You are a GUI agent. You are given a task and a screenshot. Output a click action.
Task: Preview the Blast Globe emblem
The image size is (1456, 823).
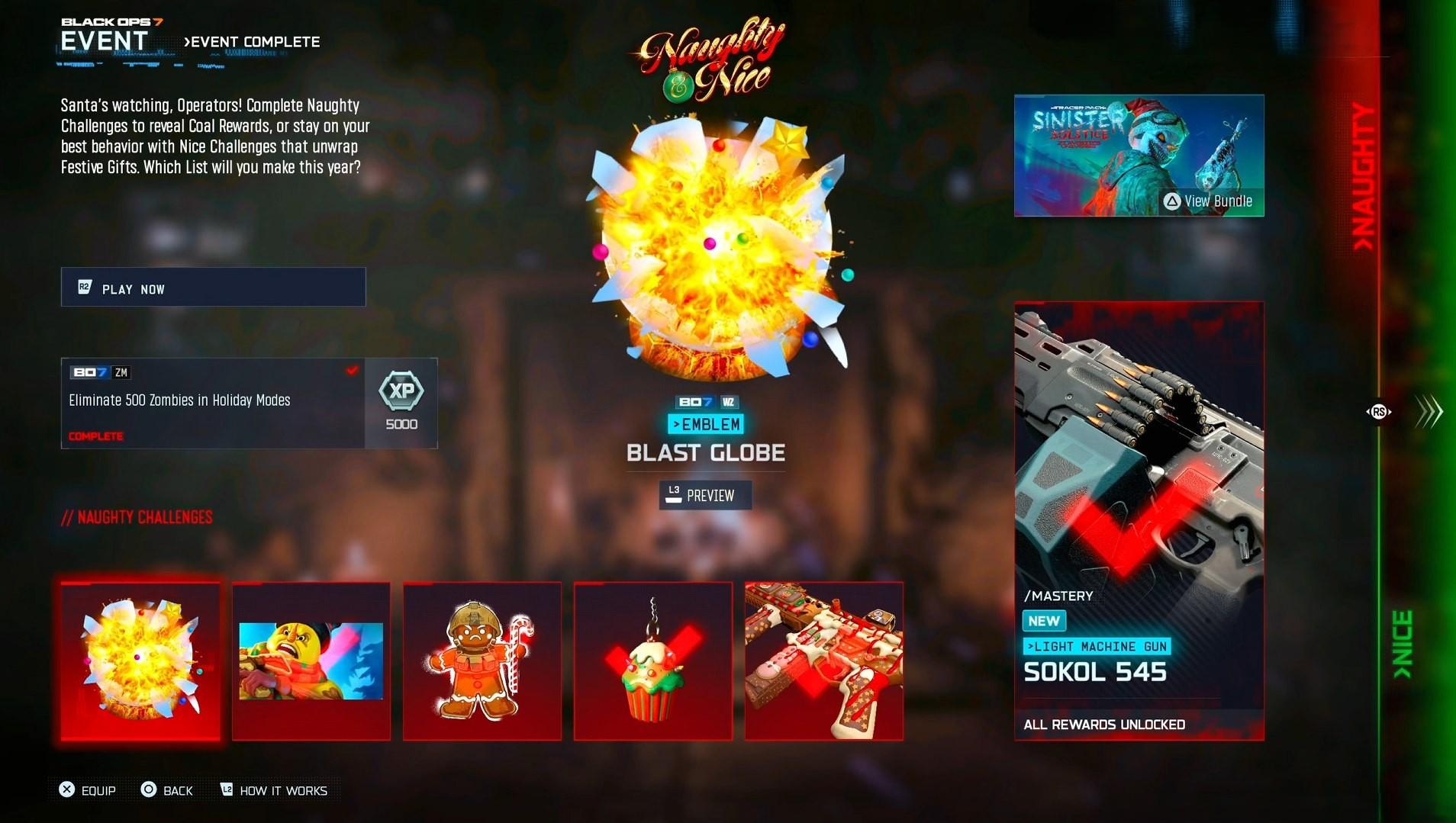[x=705, y=495]
